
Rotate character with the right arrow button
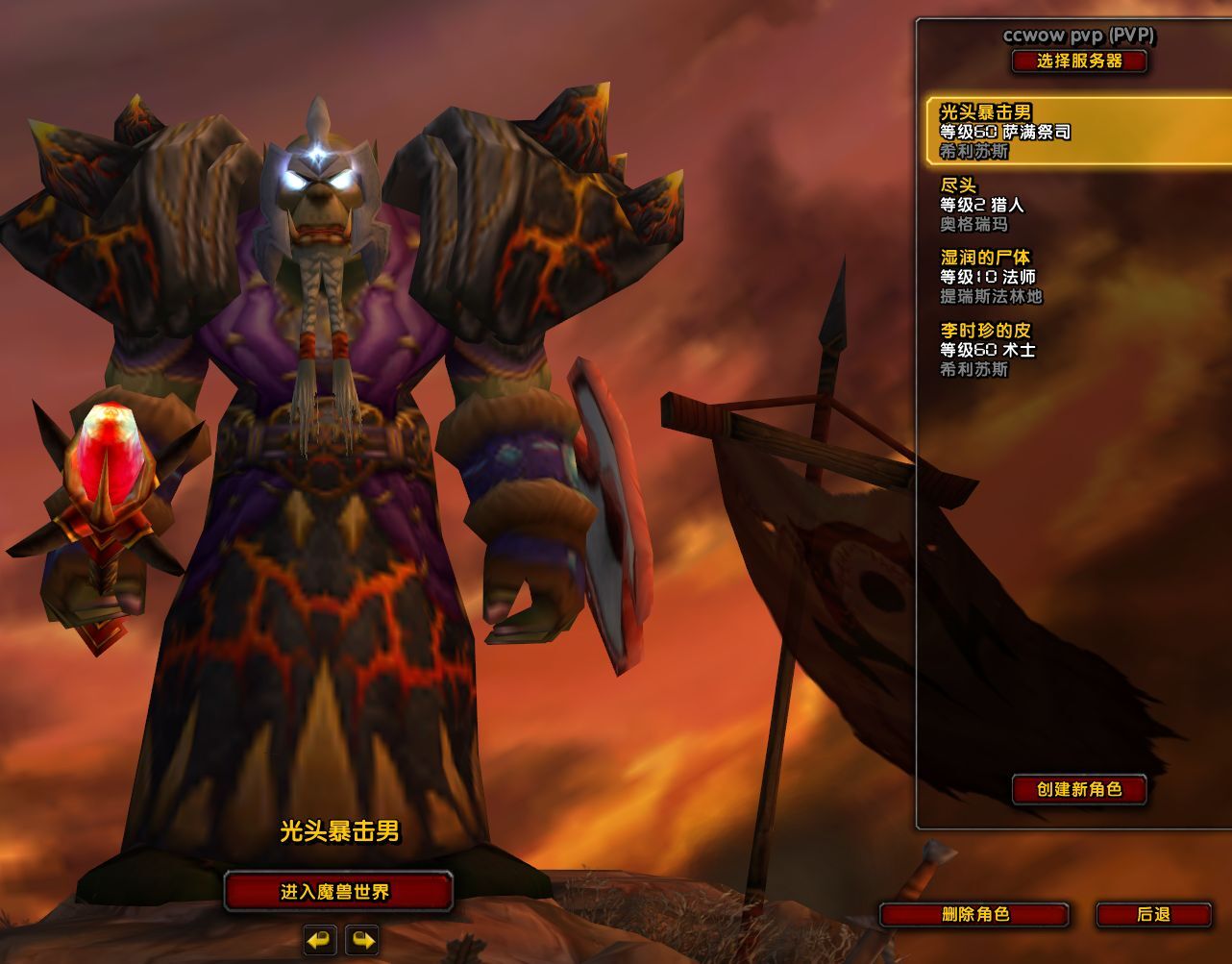tap(362, 939)
